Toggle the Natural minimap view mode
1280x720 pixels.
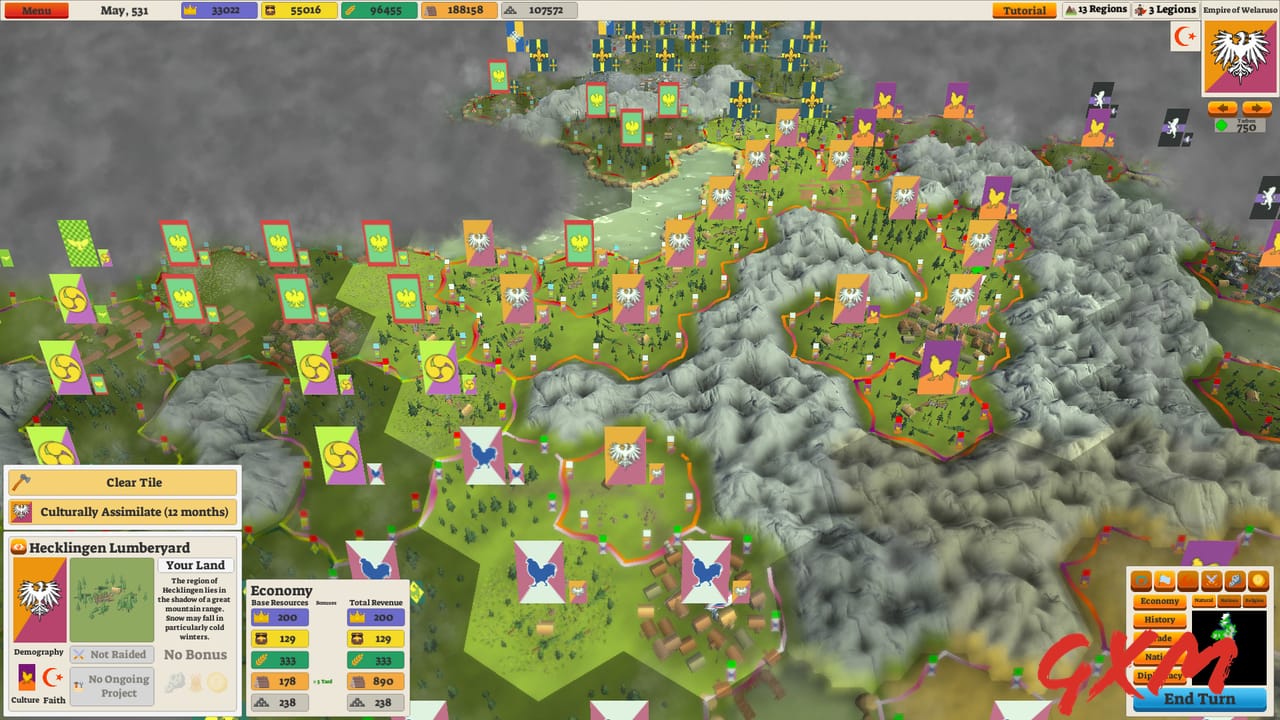pos(1205,601)
